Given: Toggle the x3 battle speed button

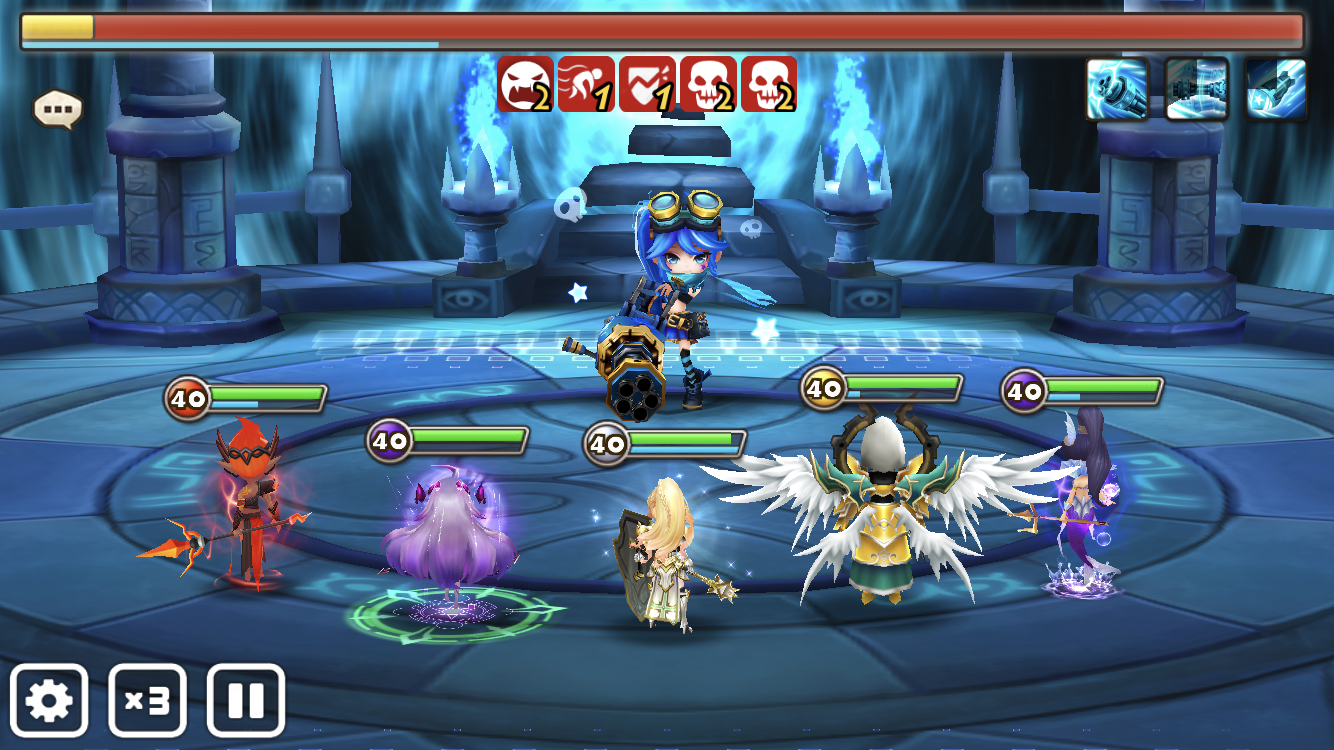Looking at the screenshot, I should click(147, 700).
